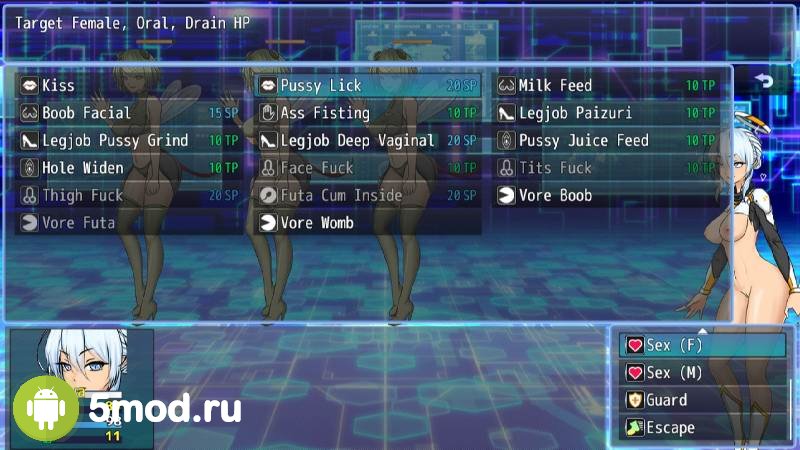Select the Legjob Paizuri entry
The height and width of the screenshot is (450, 800).
(x=606, y=113)
